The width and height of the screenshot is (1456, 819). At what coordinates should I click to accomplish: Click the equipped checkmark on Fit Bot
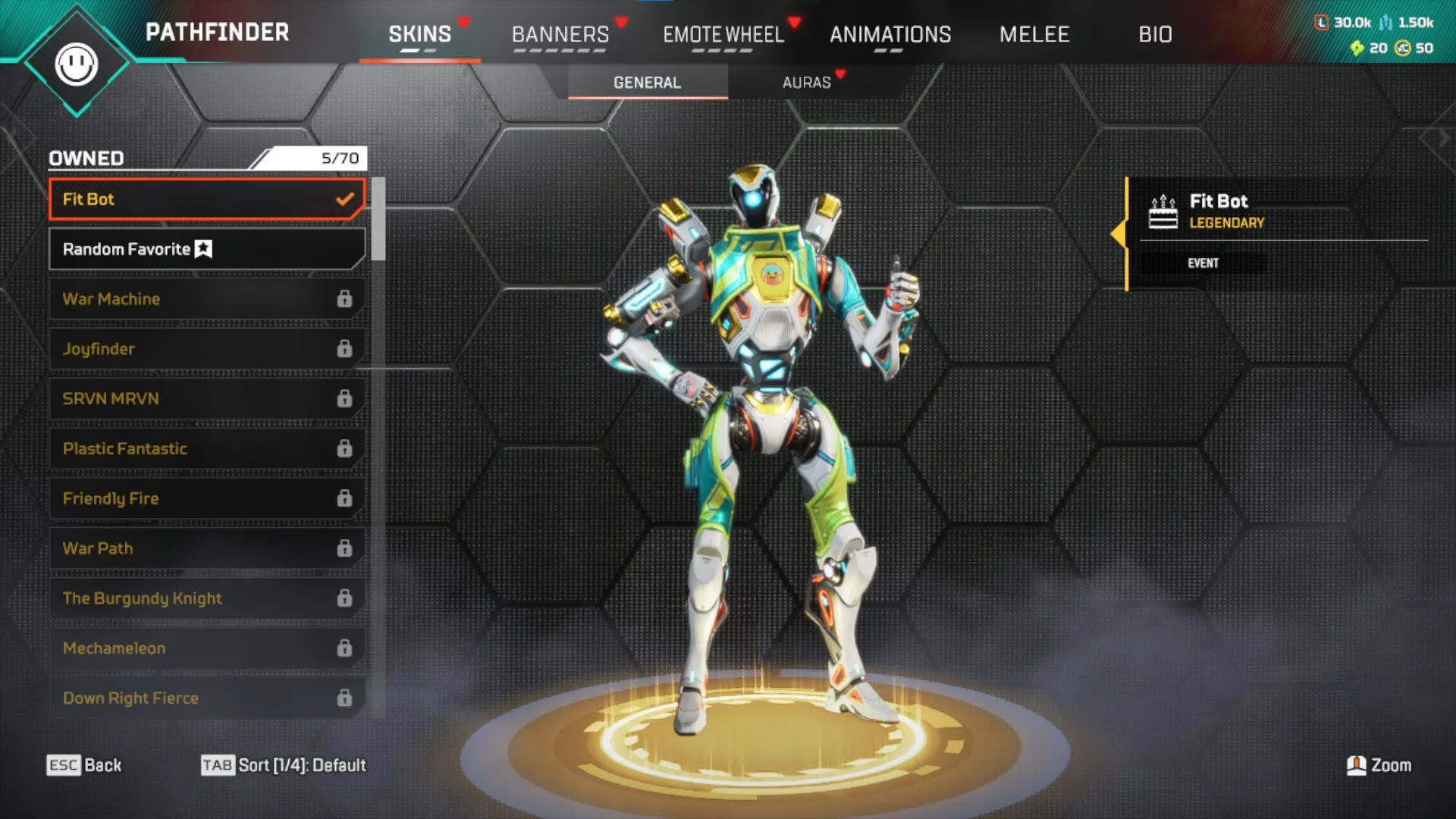tap(346, 199)
